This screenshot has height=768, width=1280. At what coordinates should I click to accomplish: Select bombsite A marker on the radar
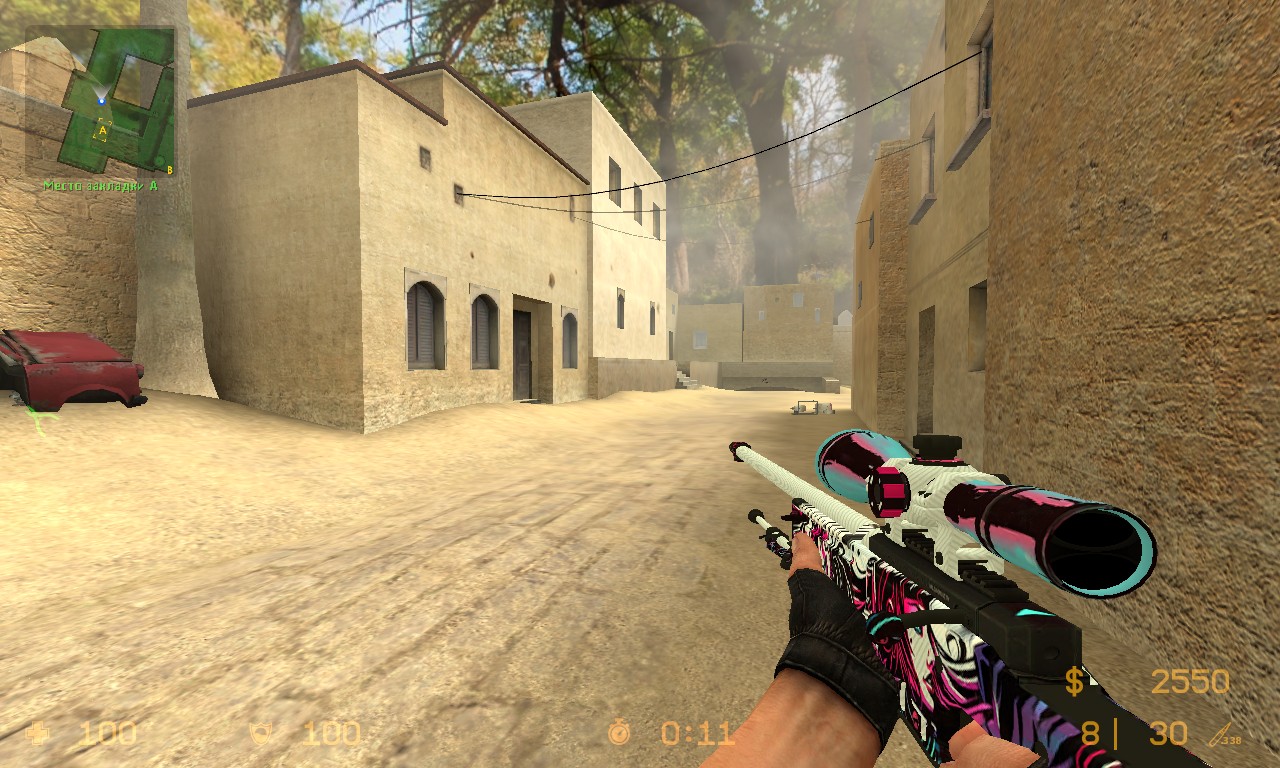click(x=103, y=128)
